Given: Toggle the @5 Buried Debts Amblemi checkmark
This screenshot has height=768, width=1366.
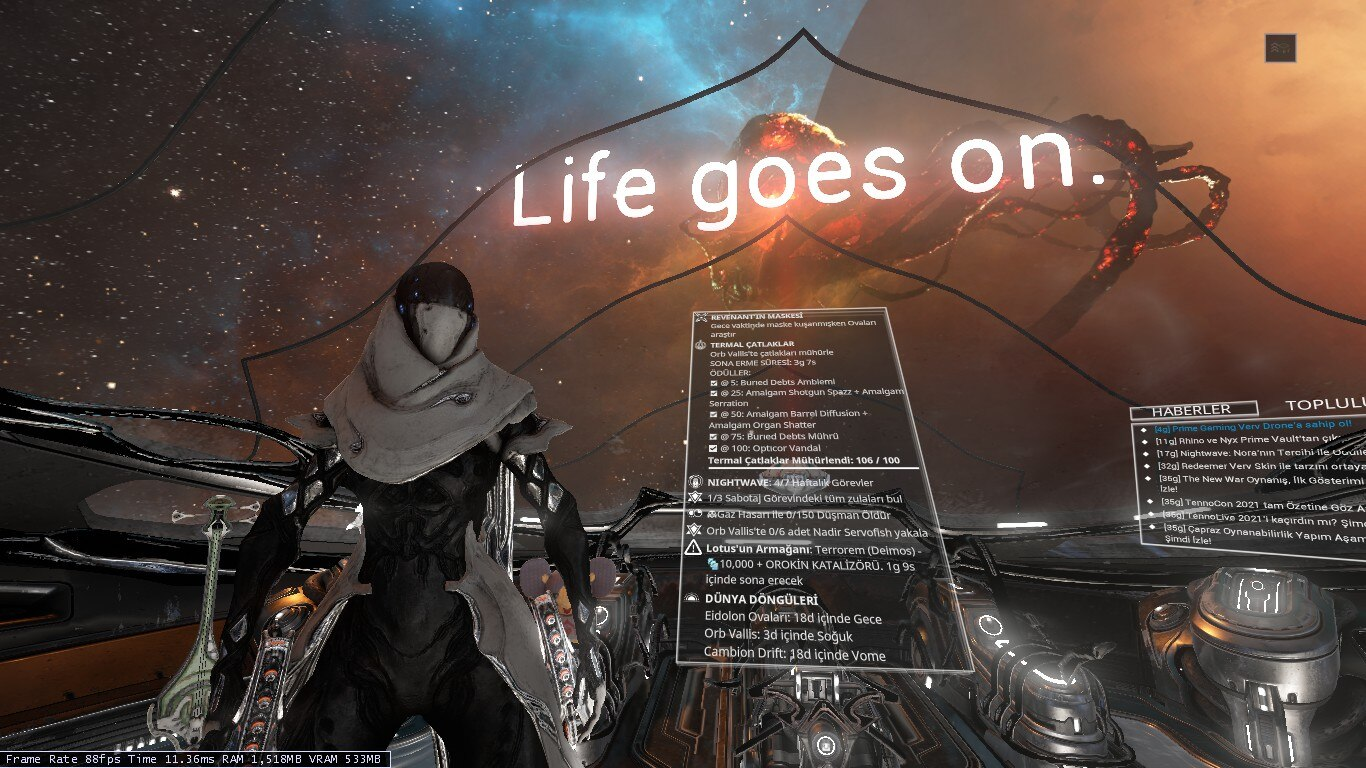Looking at the screenshot, I should [x=713, y=381].
